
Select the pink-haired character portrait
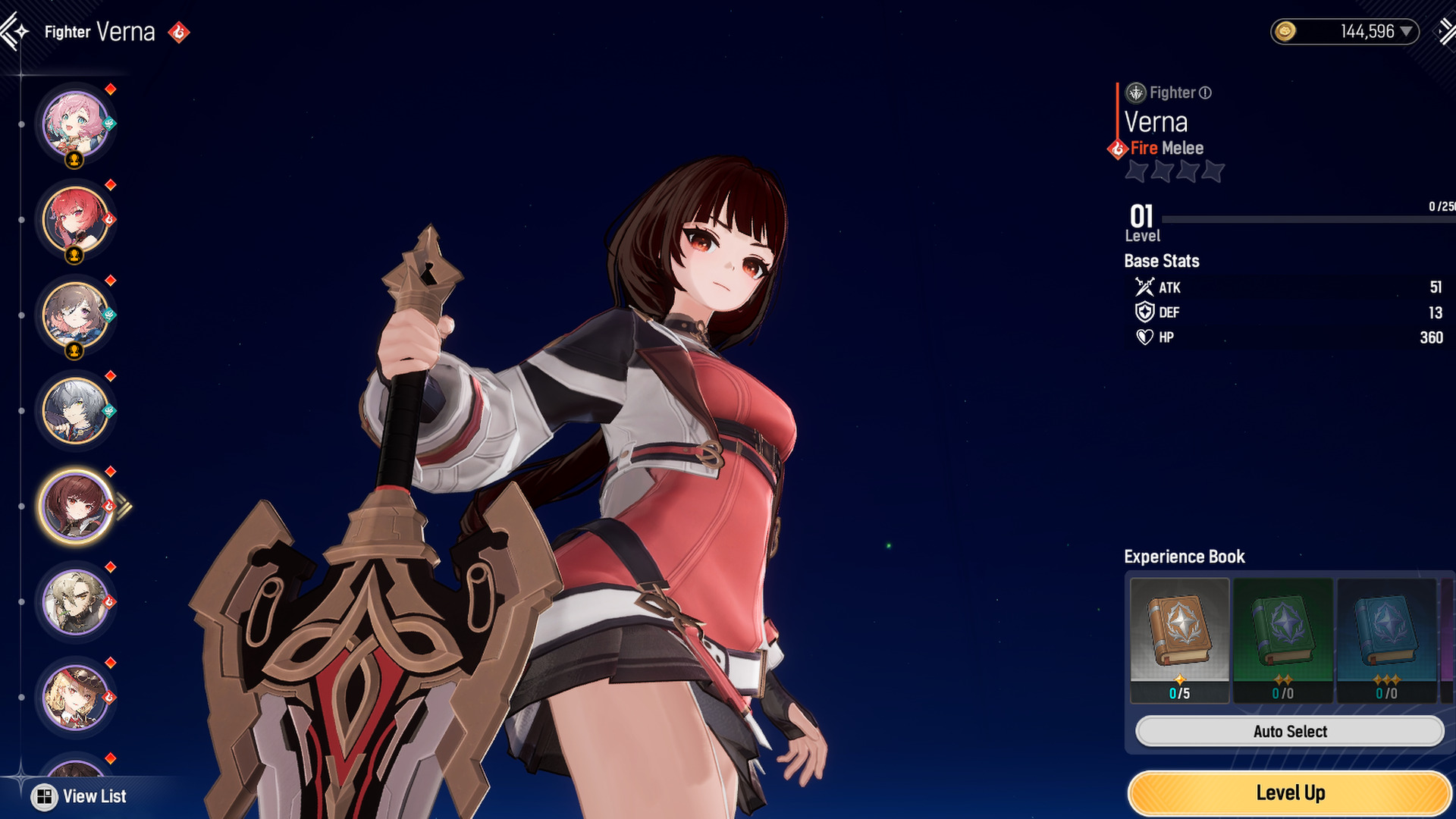coord(74,123)
